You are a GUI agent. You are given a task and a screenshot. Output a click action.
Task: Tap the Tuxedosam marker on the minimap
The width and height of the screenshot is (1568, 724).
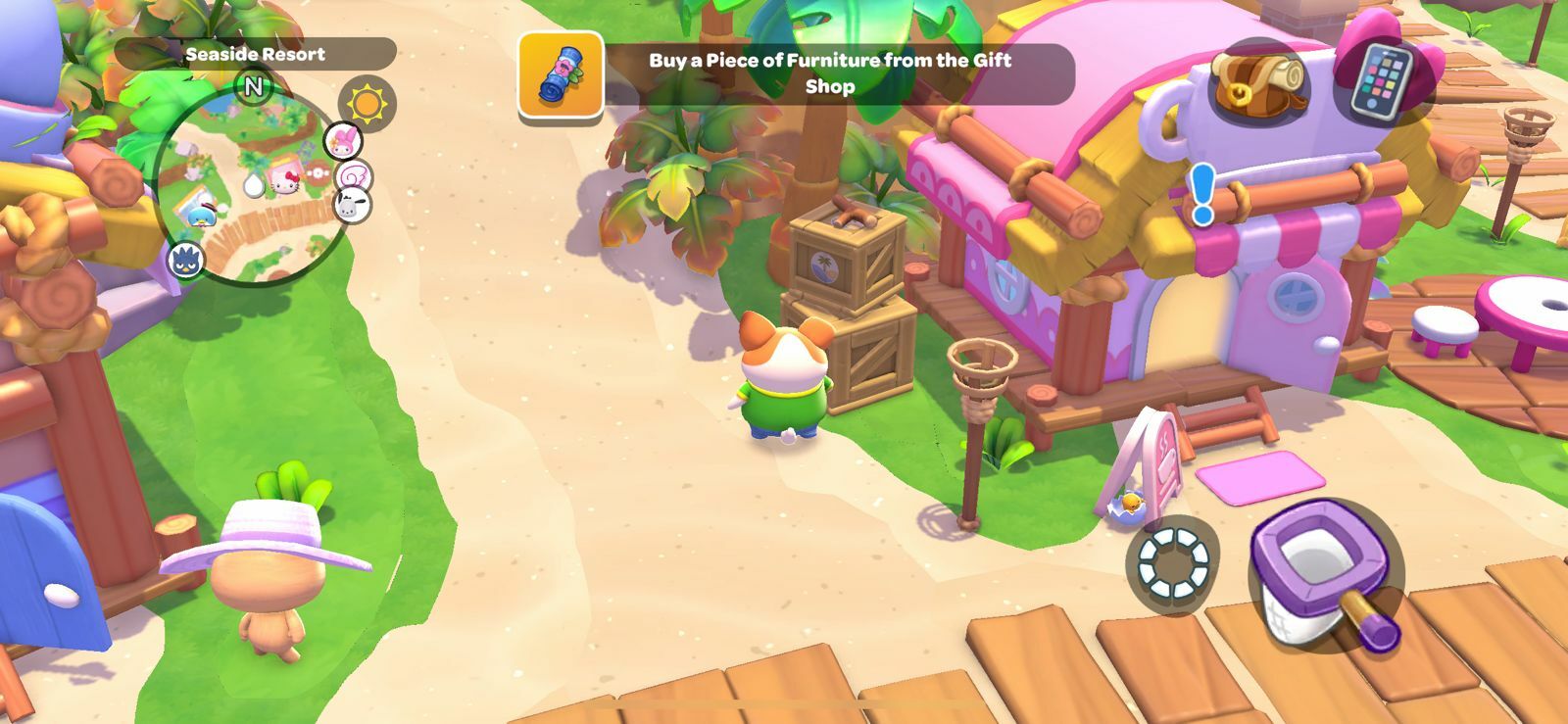pyautogui.click(x=202, y=215)
